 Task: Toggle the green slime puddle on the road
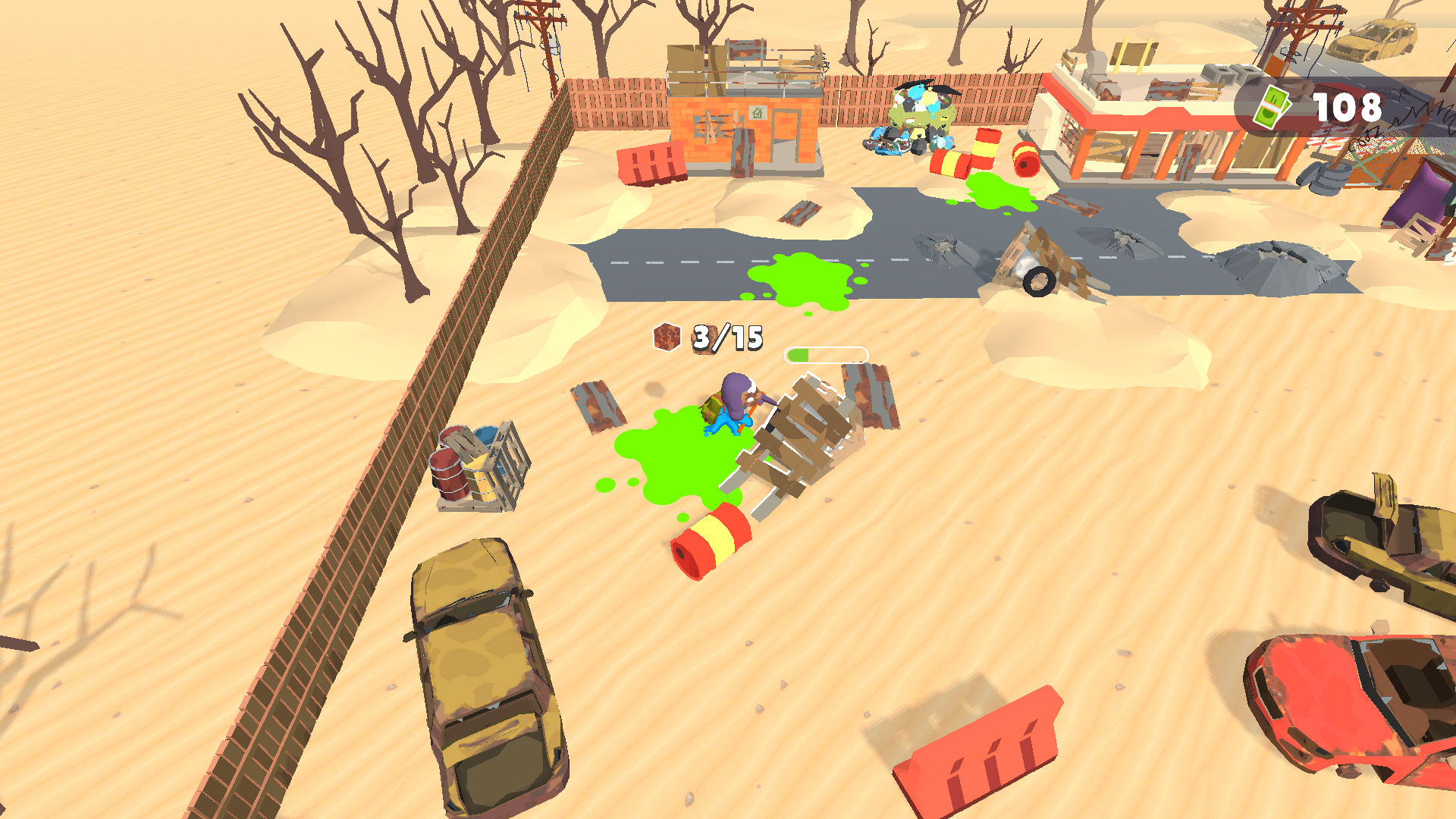[800, 281]
